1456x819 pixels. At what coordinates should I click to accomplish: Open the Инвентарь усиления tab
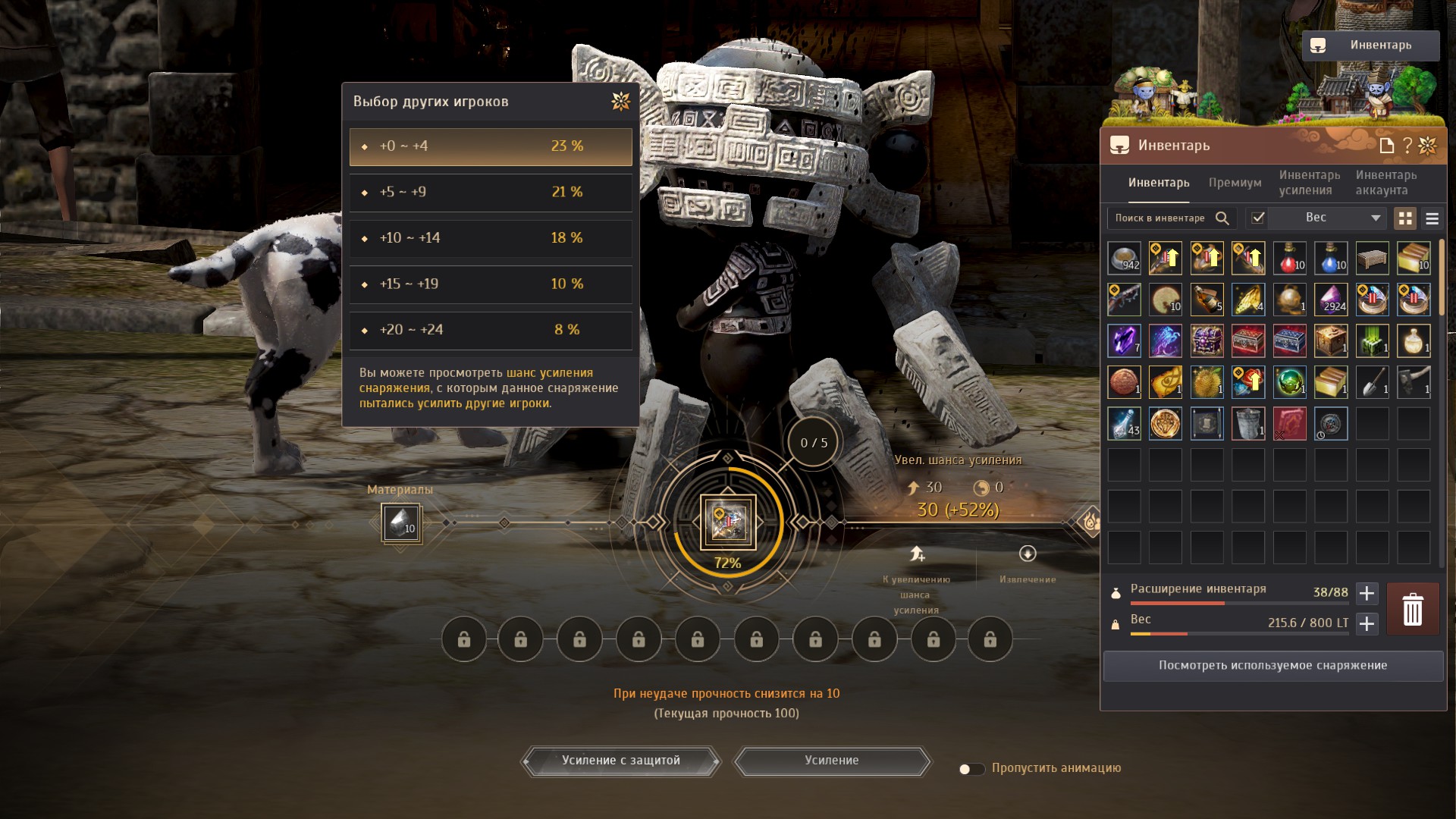[1309, 183]
